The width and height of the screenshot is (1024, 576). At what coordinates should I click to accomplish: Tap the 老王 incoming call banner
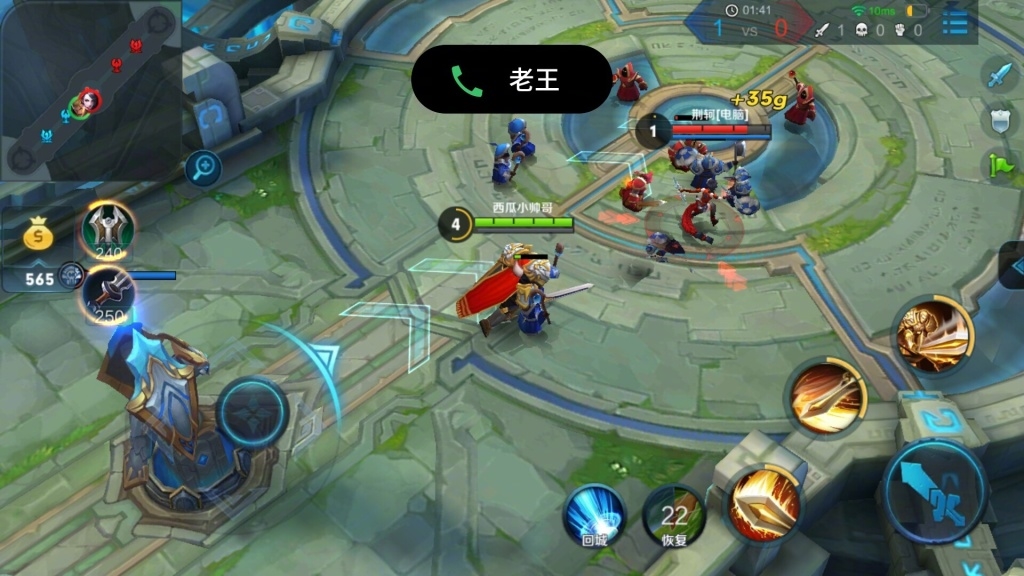[511, 79]
